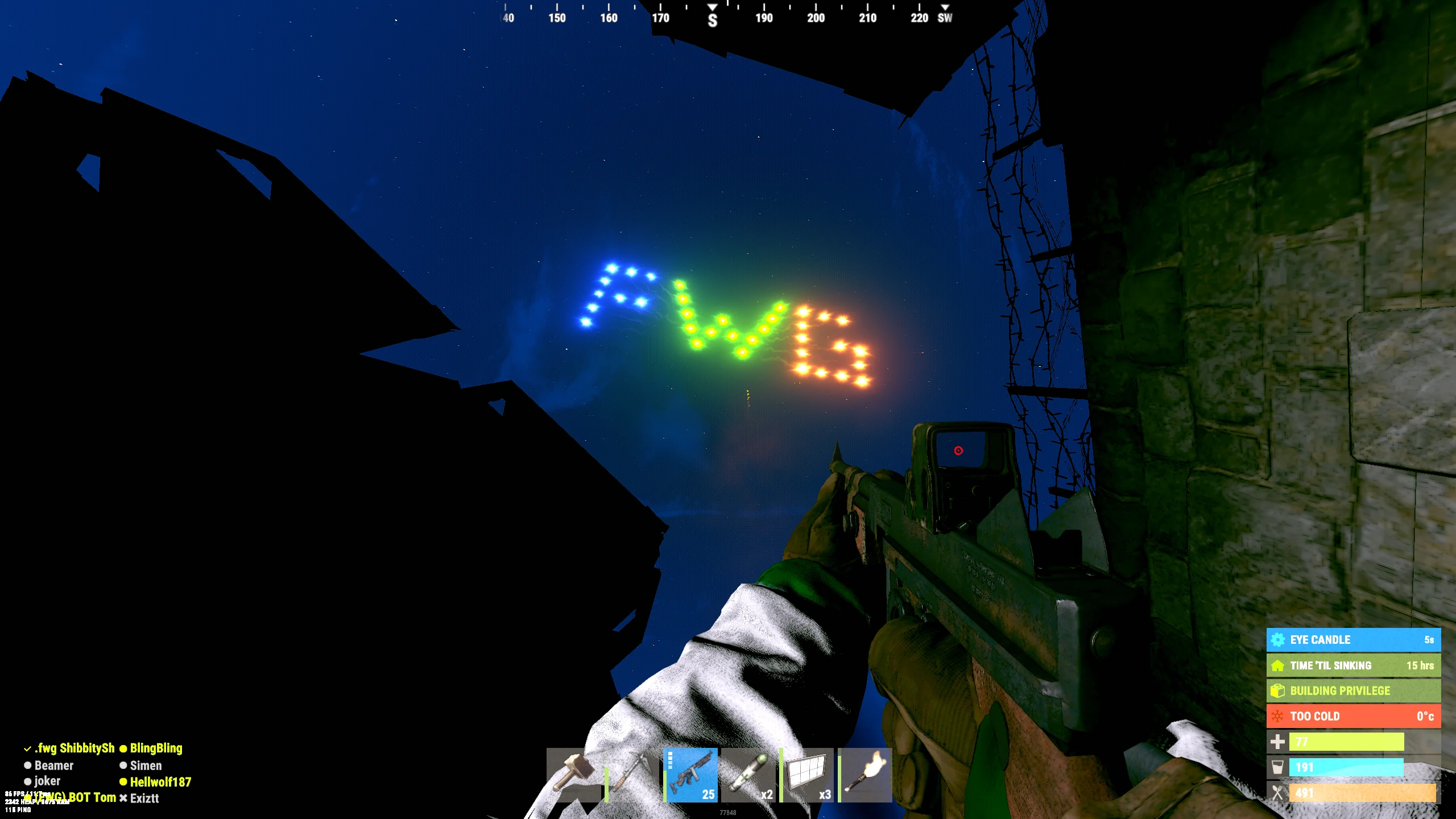Viewport: 1456px width, 819px height.
Task: Click the snowflake icon on Too Cold
Action: [1277, 716]
